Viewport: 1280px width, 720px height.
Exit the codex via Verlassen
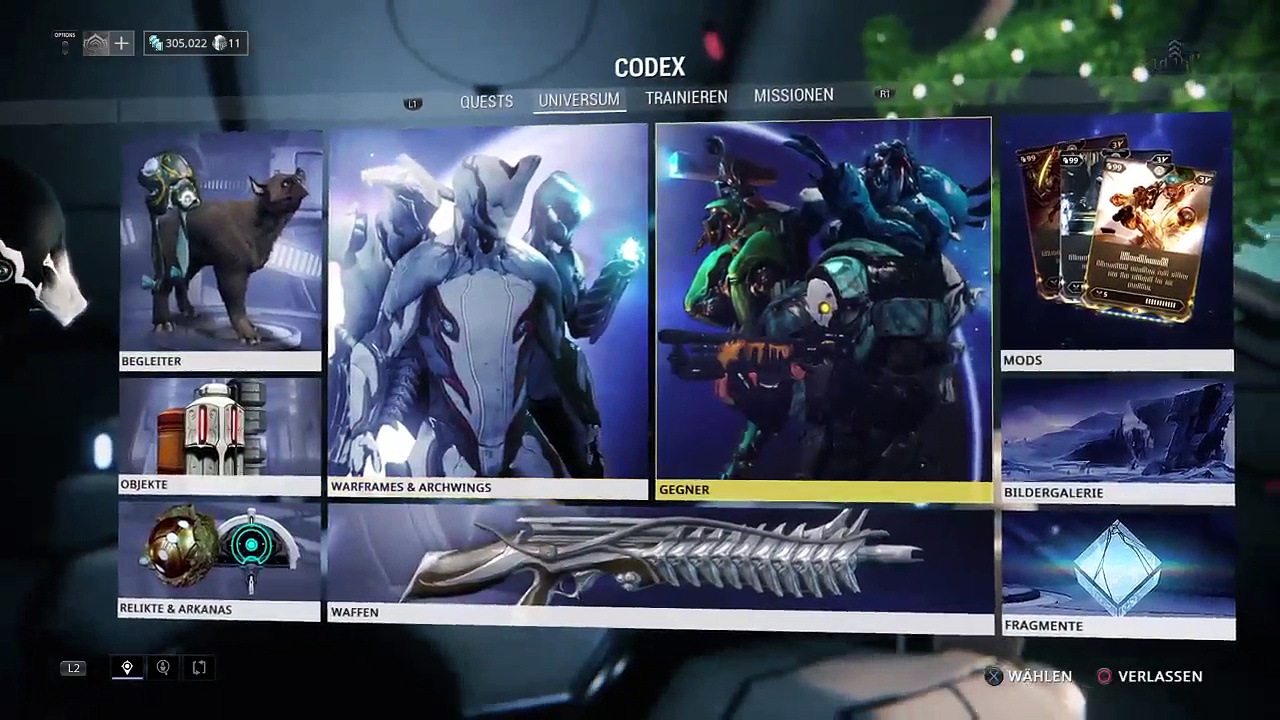pos(1149,676)
